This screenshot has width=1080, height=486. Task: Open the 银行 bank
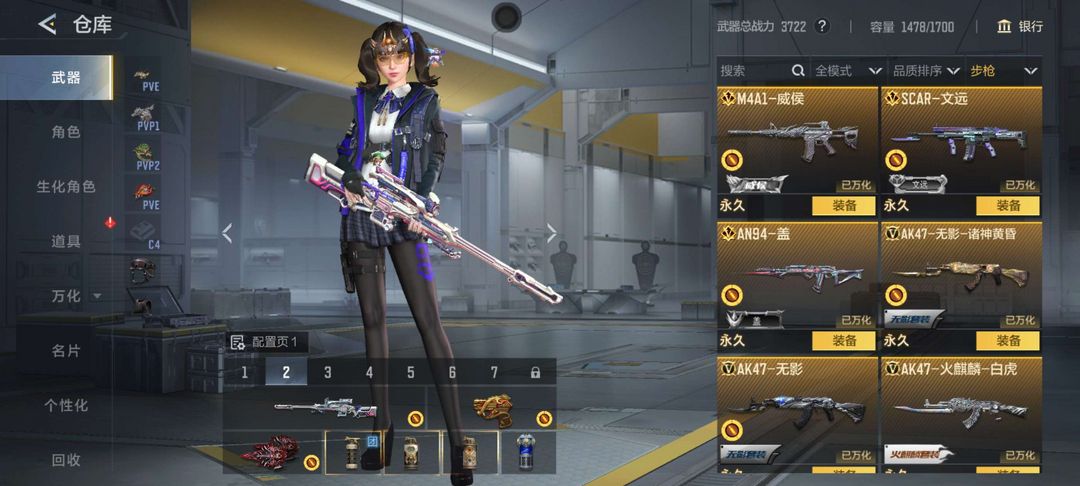1020,26
